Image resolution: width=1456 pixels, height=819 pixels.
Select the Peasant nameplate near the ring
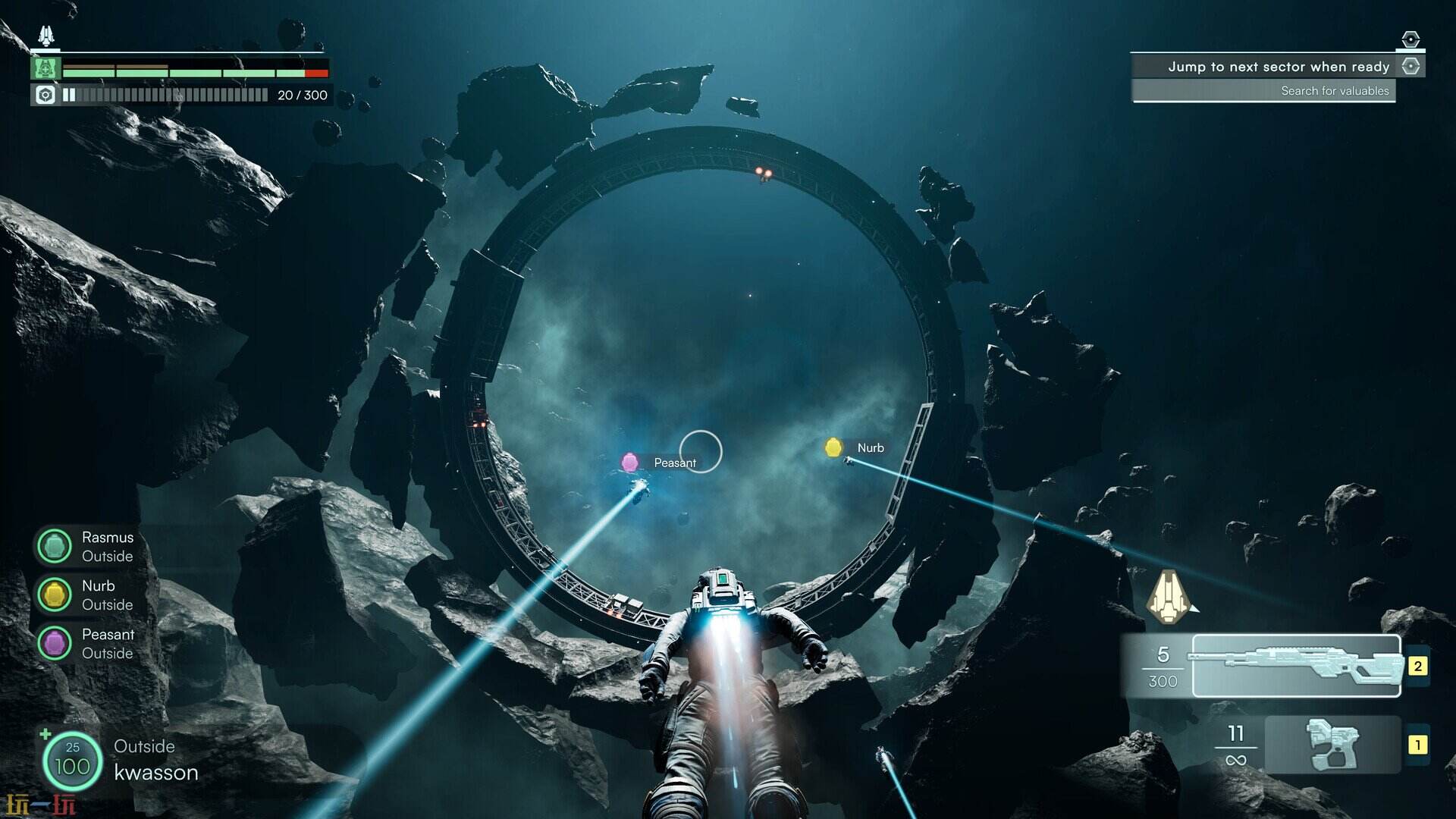point(675,462)
